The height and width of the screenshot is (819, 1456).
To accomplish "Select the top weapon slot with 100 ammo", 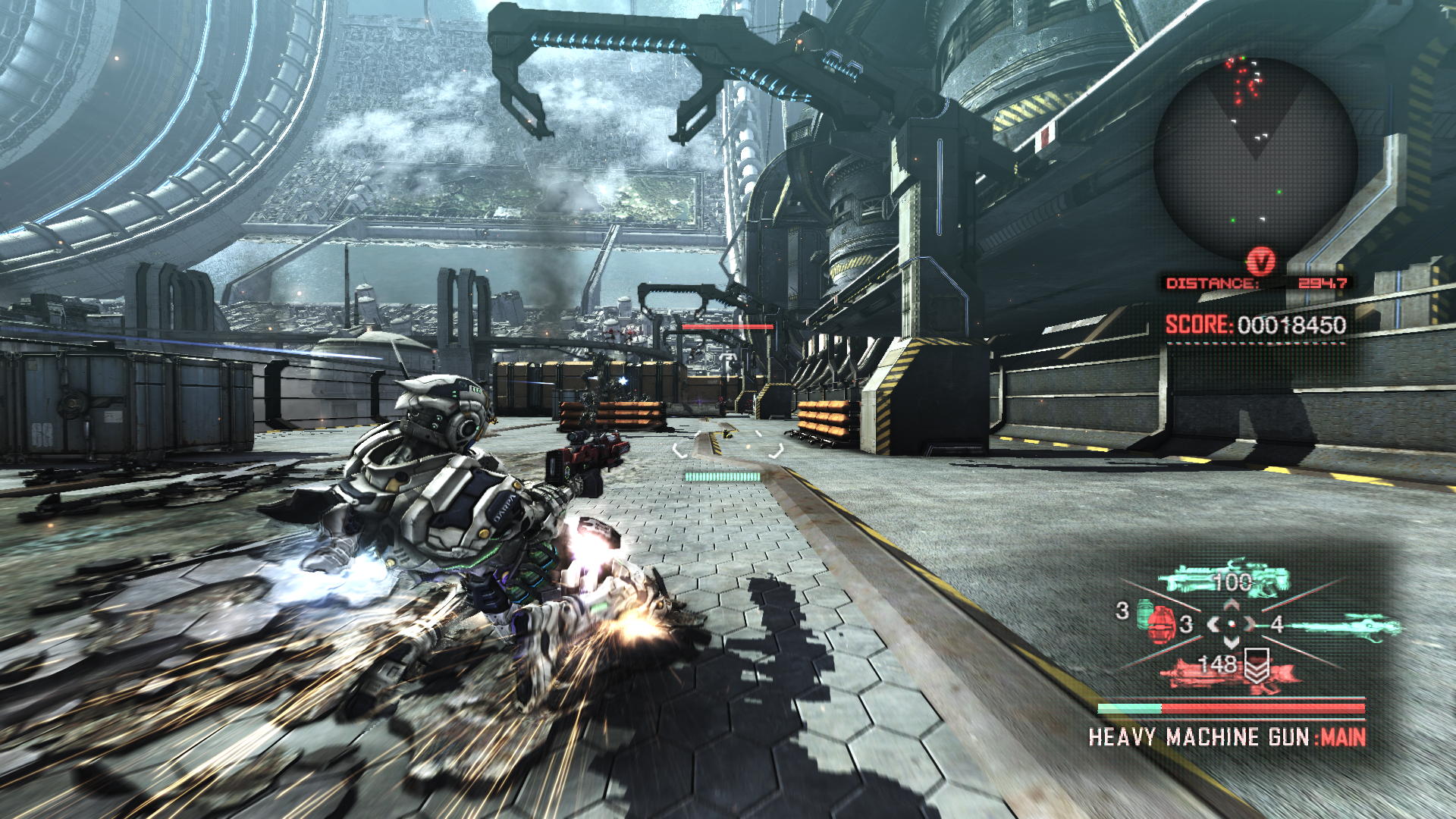I will click(x=1223, y=580).
